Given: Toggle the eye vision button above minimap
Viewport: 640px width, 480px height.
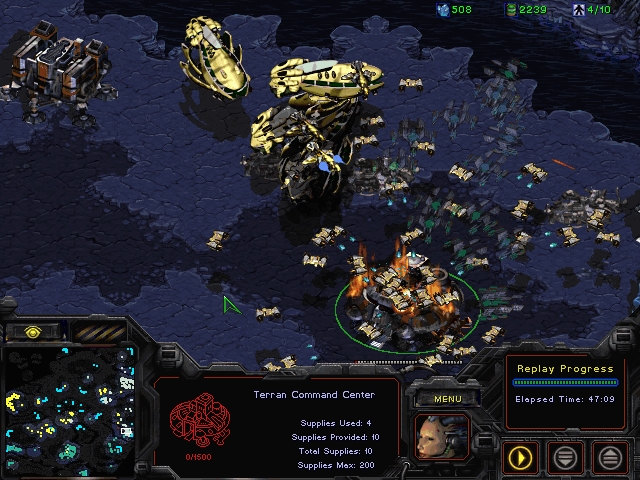Looking at the screenshot, I should [x=32, y=331].
